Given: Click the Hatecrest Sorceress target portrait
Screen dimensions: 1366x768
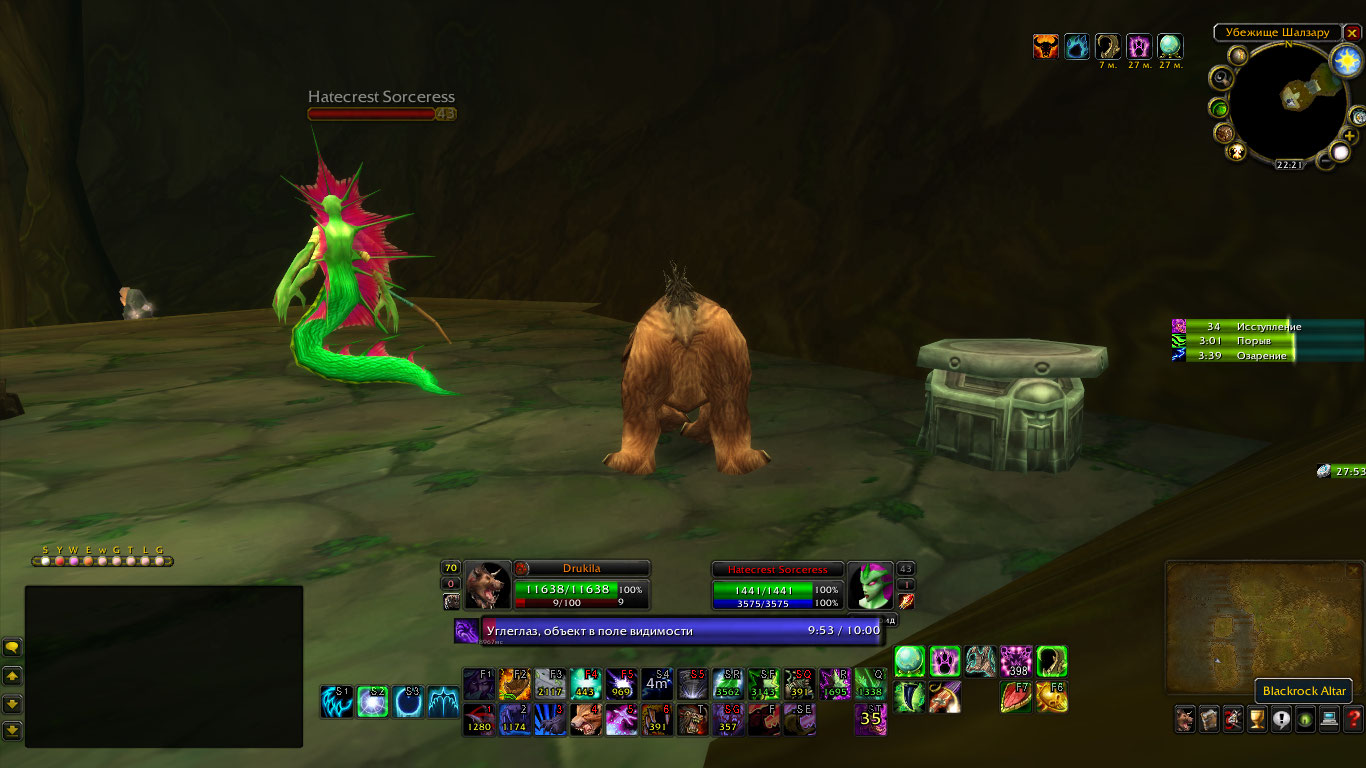Looking at the screenshot, I should click(870, 586).
